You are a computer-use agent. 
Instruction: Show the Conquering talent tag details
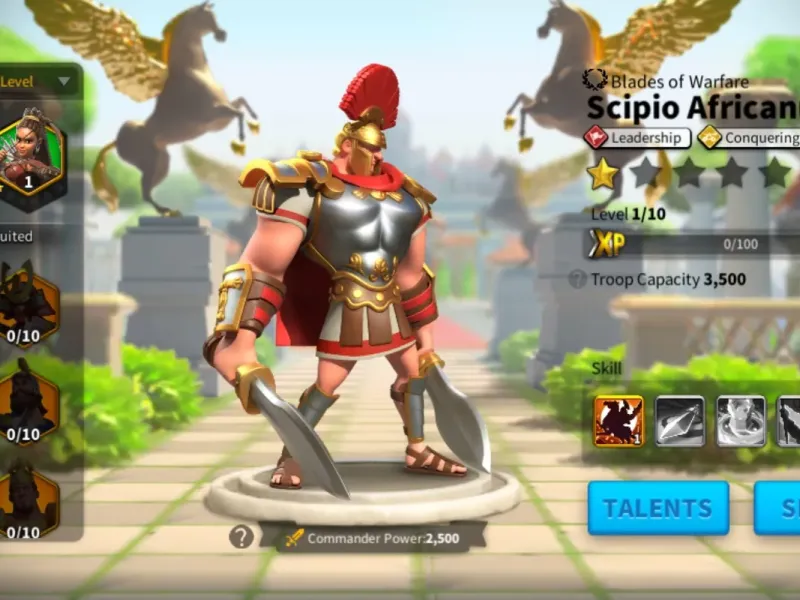pos(750,138)
